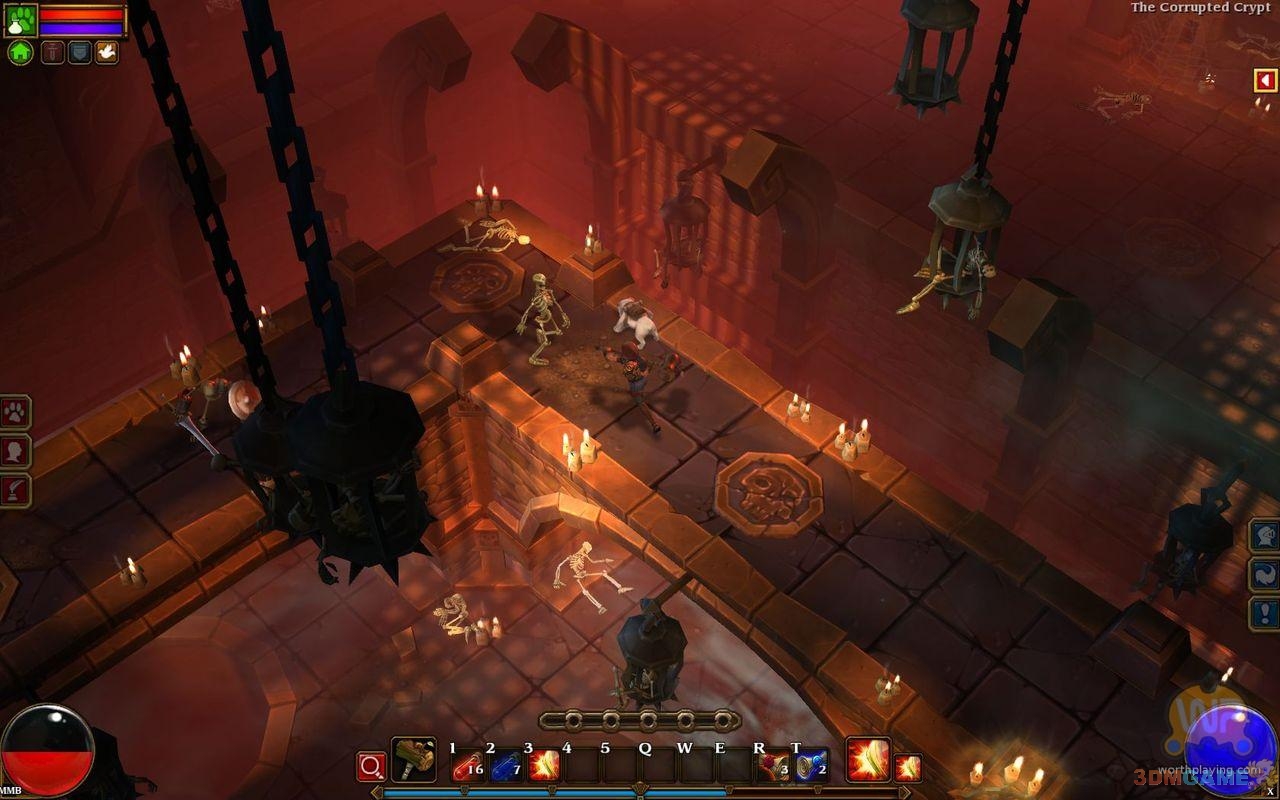The image size is (1280, 800).
Task: Use the blue mana potion in slot 2
Action: click(x=506, y=766)
